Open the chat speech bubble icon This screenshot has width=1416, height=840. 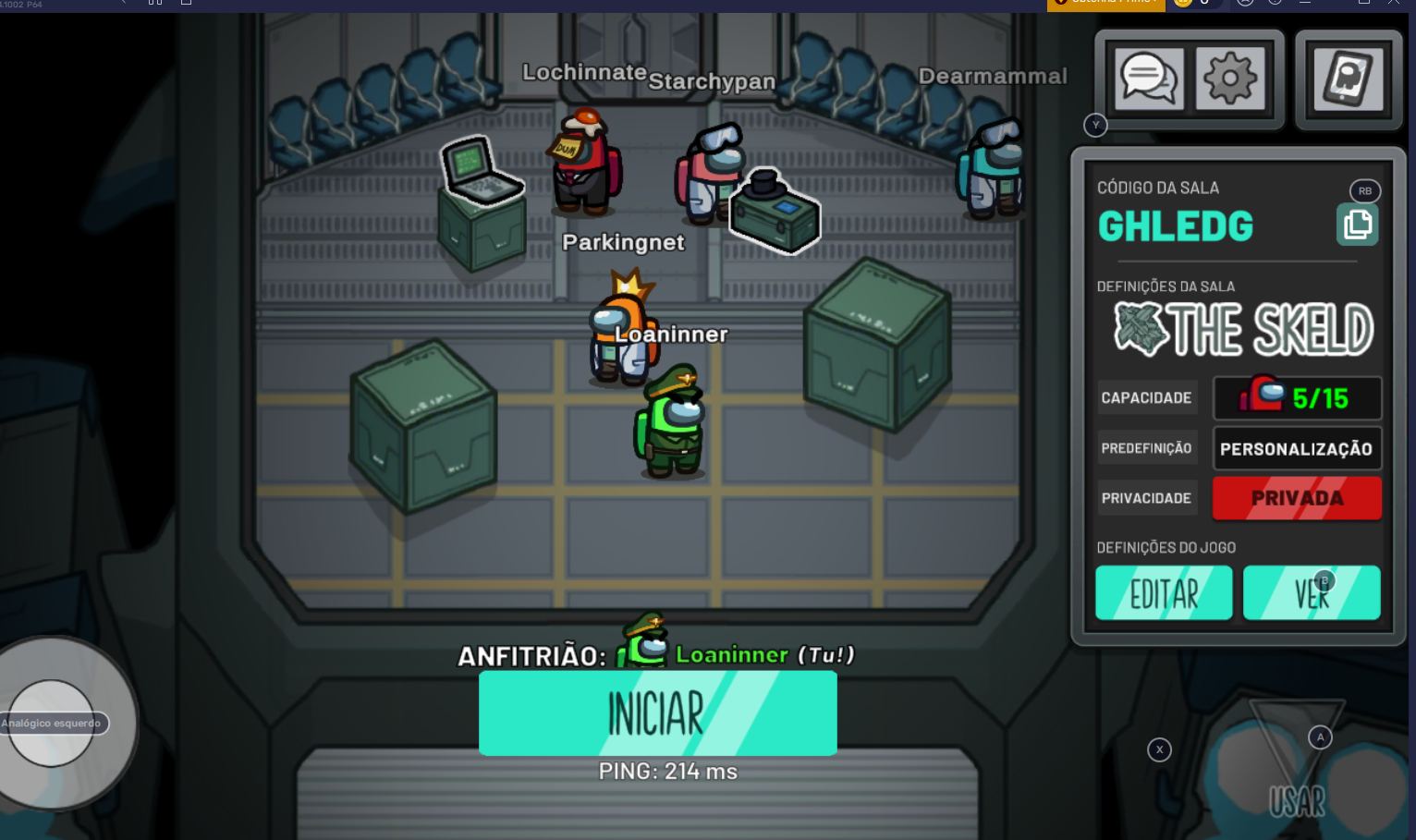click(x=1149, y=79)
